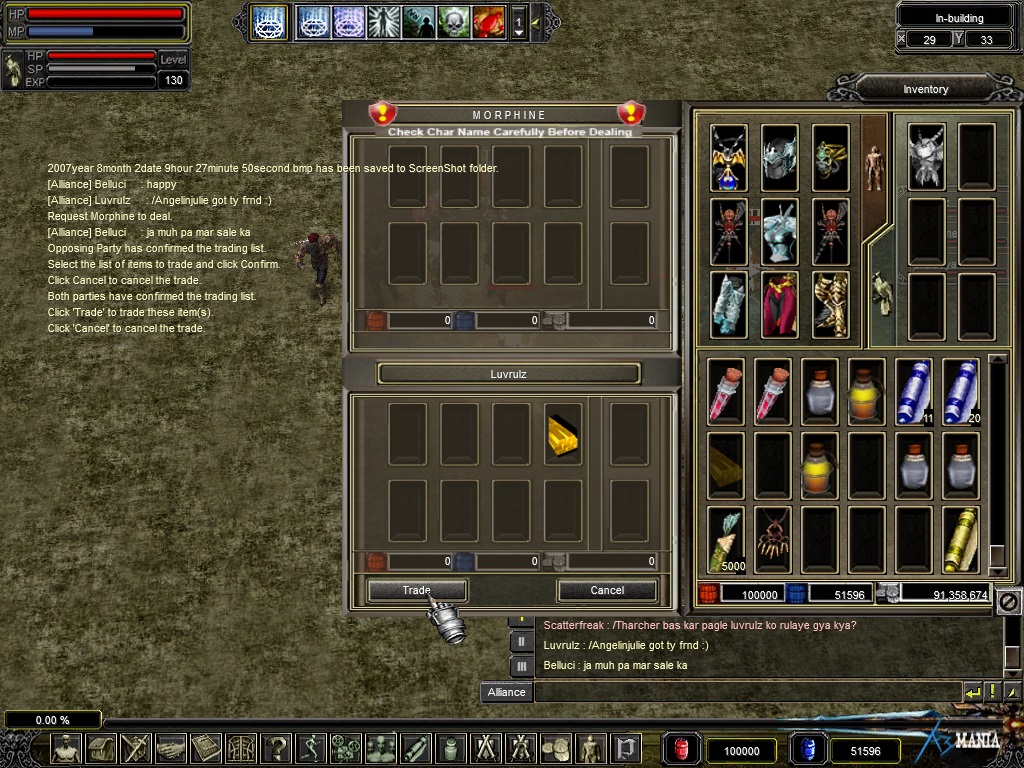This screenshot has width=1024, height=768.
Task: Click the Alliance chat channel button
Action: click(506, 692)
